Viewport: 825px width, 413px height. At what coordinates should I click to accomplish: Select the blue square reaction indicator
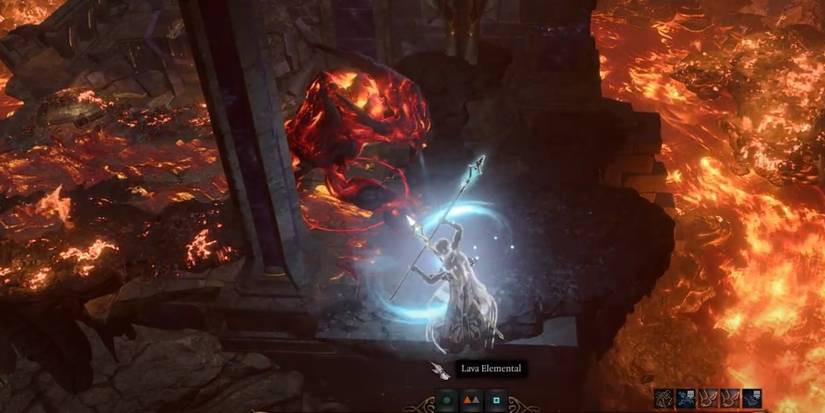[494, 401]
